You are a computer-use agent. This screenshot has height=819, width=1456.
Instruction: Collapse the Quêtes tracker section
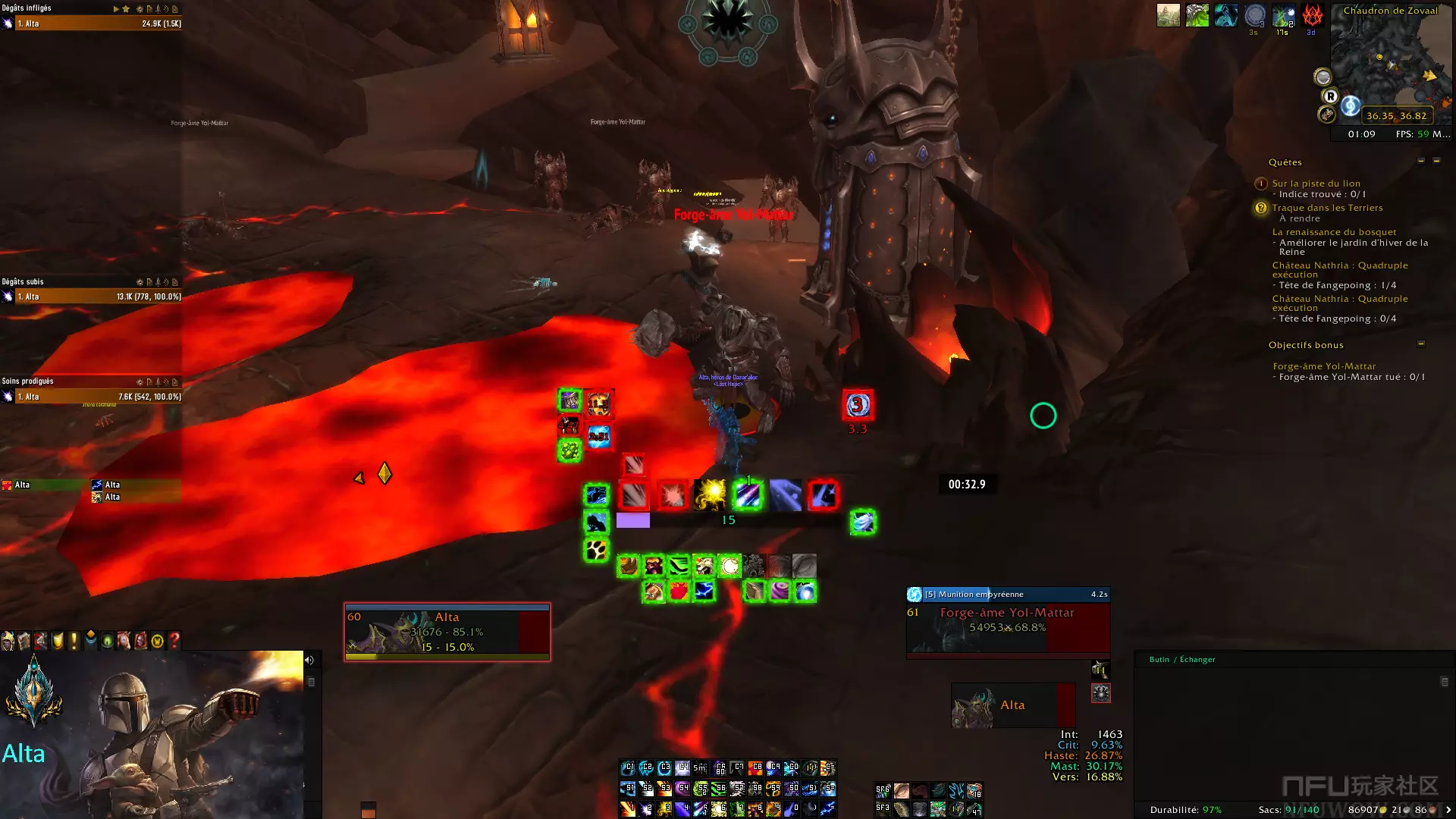click(1421, 161)
